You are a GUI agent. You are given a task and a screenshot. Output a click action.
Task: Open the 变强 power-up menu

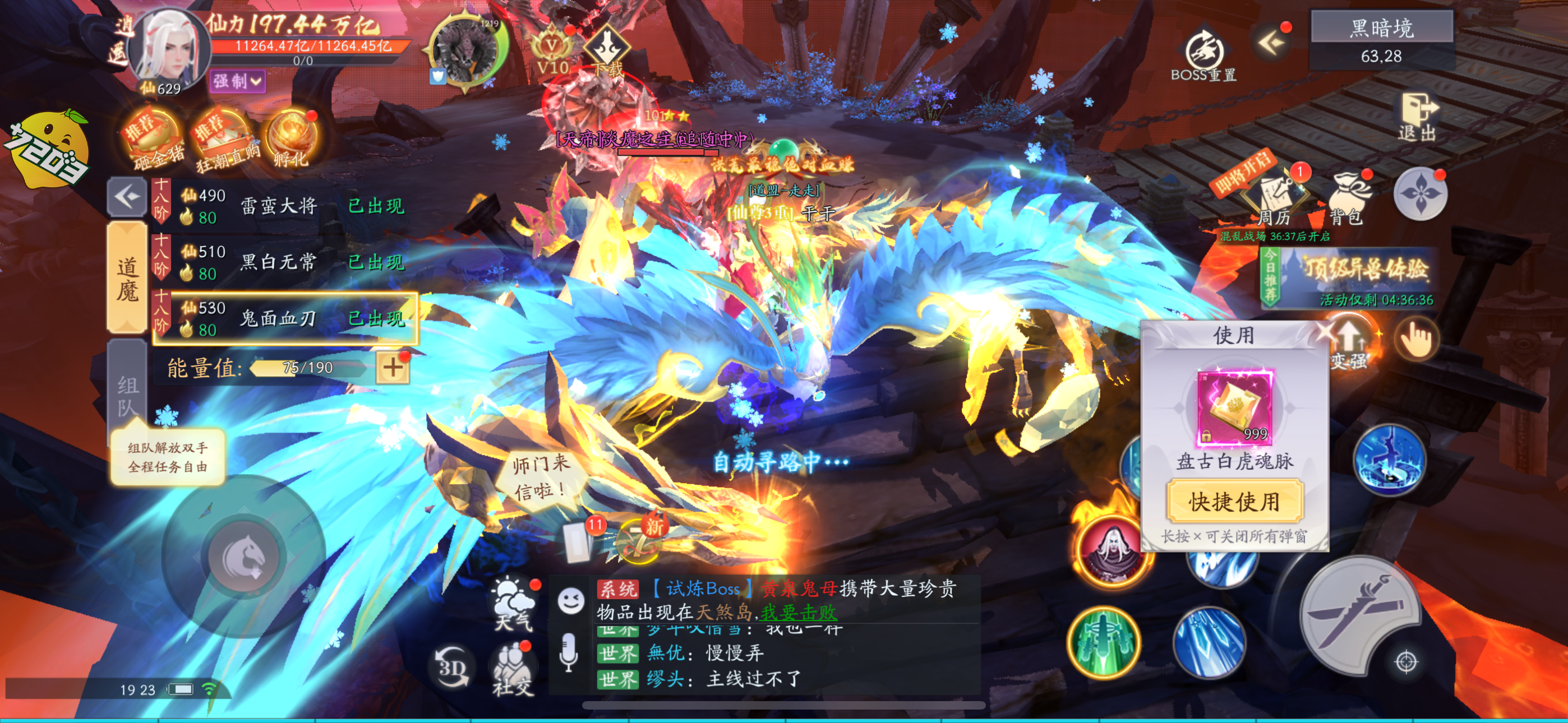1349,345
